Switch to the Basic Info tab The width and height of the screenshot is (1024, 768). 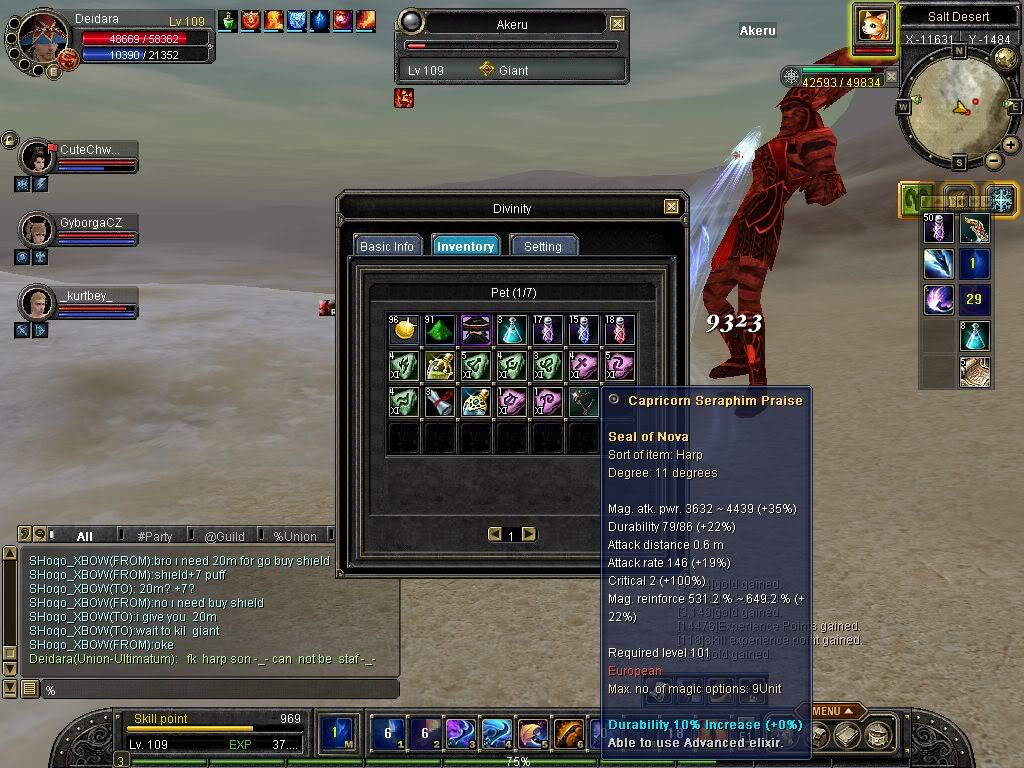(x=387, y=246)
